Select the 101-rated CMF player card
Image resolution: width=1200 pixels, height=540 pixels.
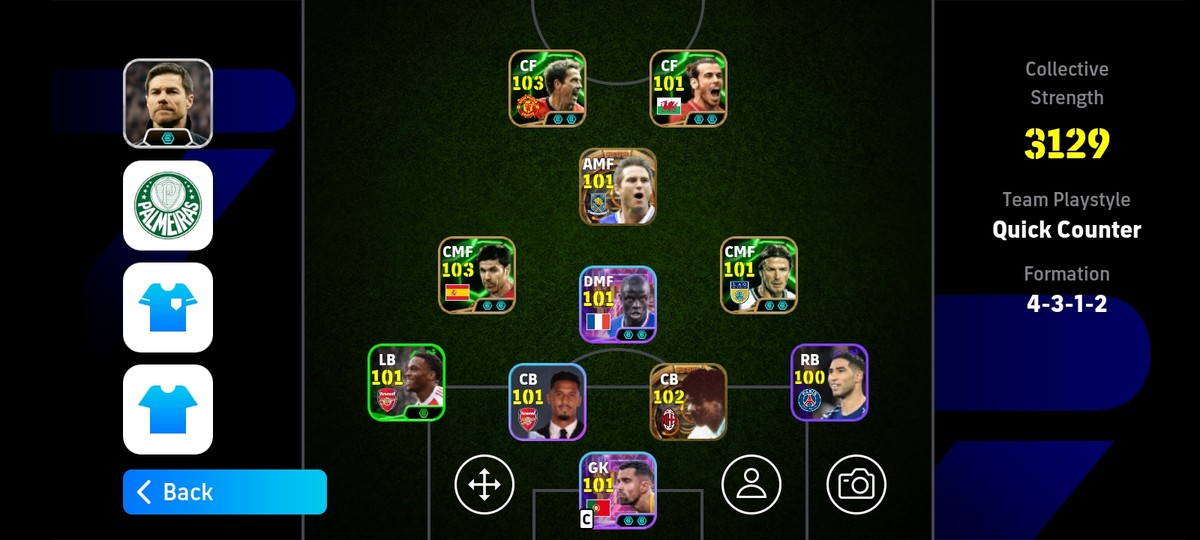point(759,275)
